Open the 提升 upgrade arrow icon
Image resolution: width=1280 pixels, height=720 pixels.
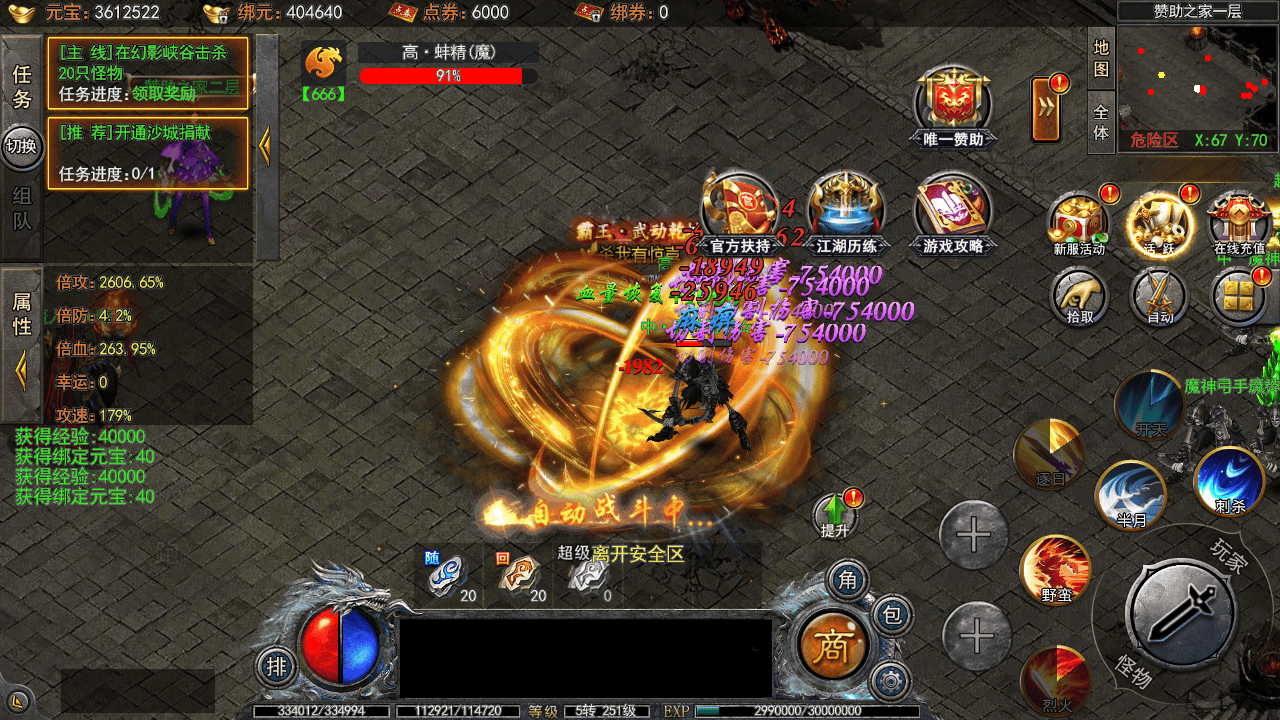click(834, 514)
